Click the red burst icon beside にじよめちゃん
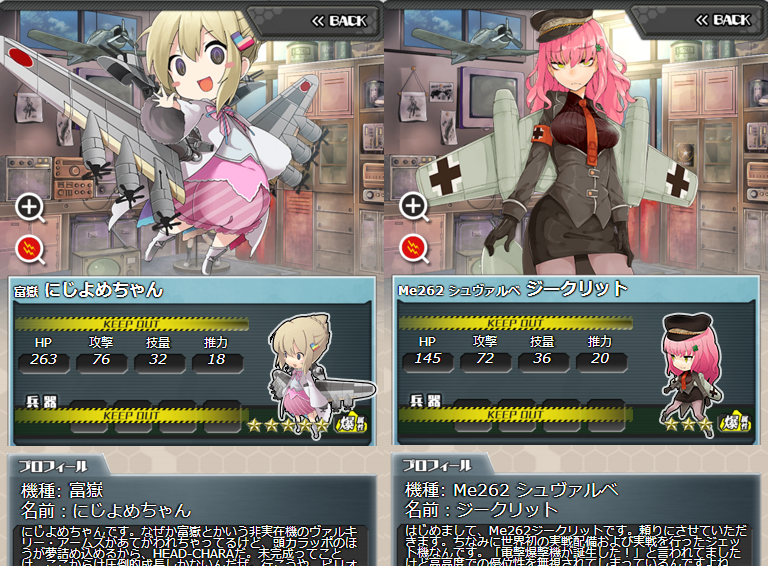This screenshot has width=768, height=566. tap(30, 246)
